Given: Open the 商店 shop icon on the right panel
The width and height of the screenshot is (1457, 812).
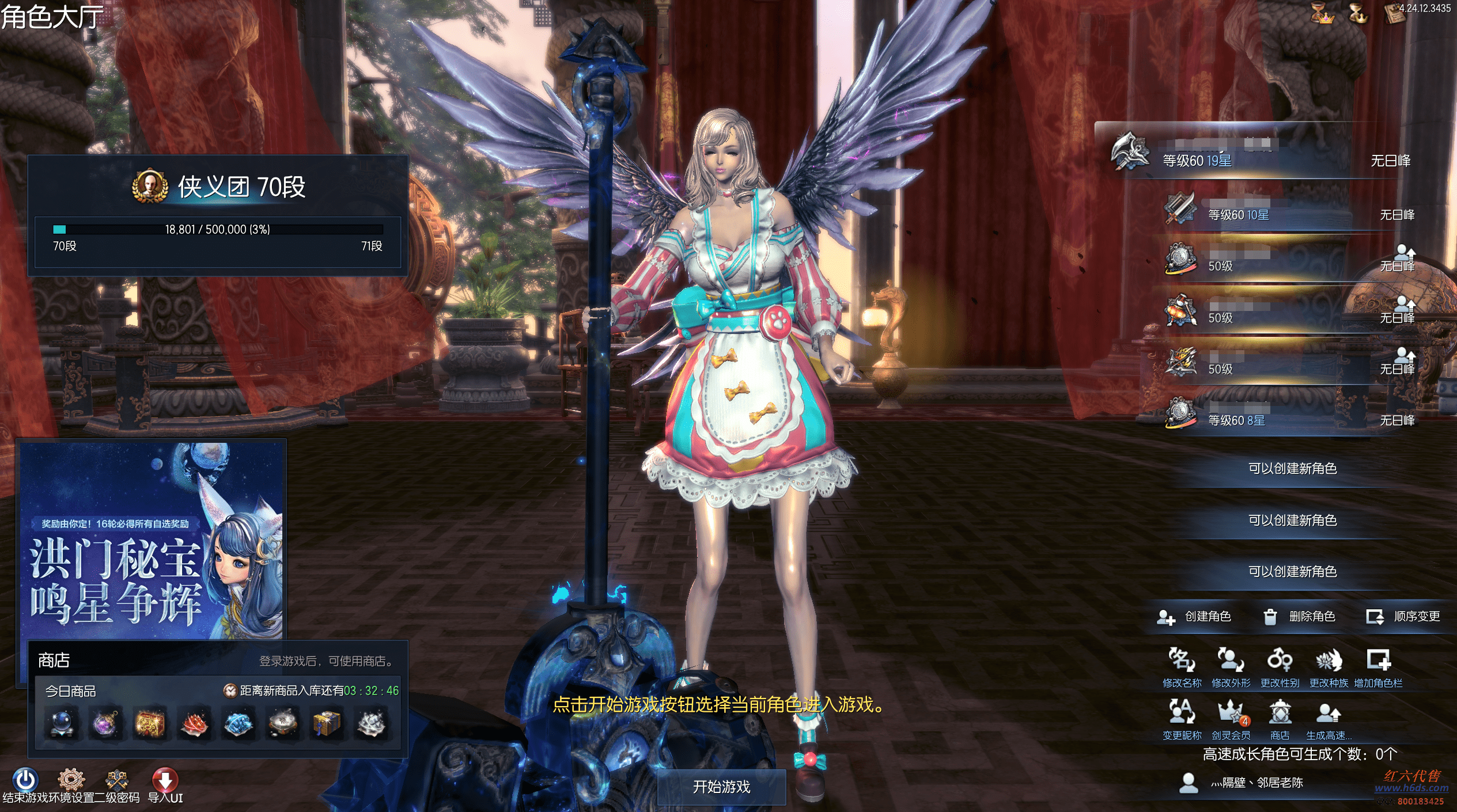Looking at the screenshot, I should point(1280,713).
